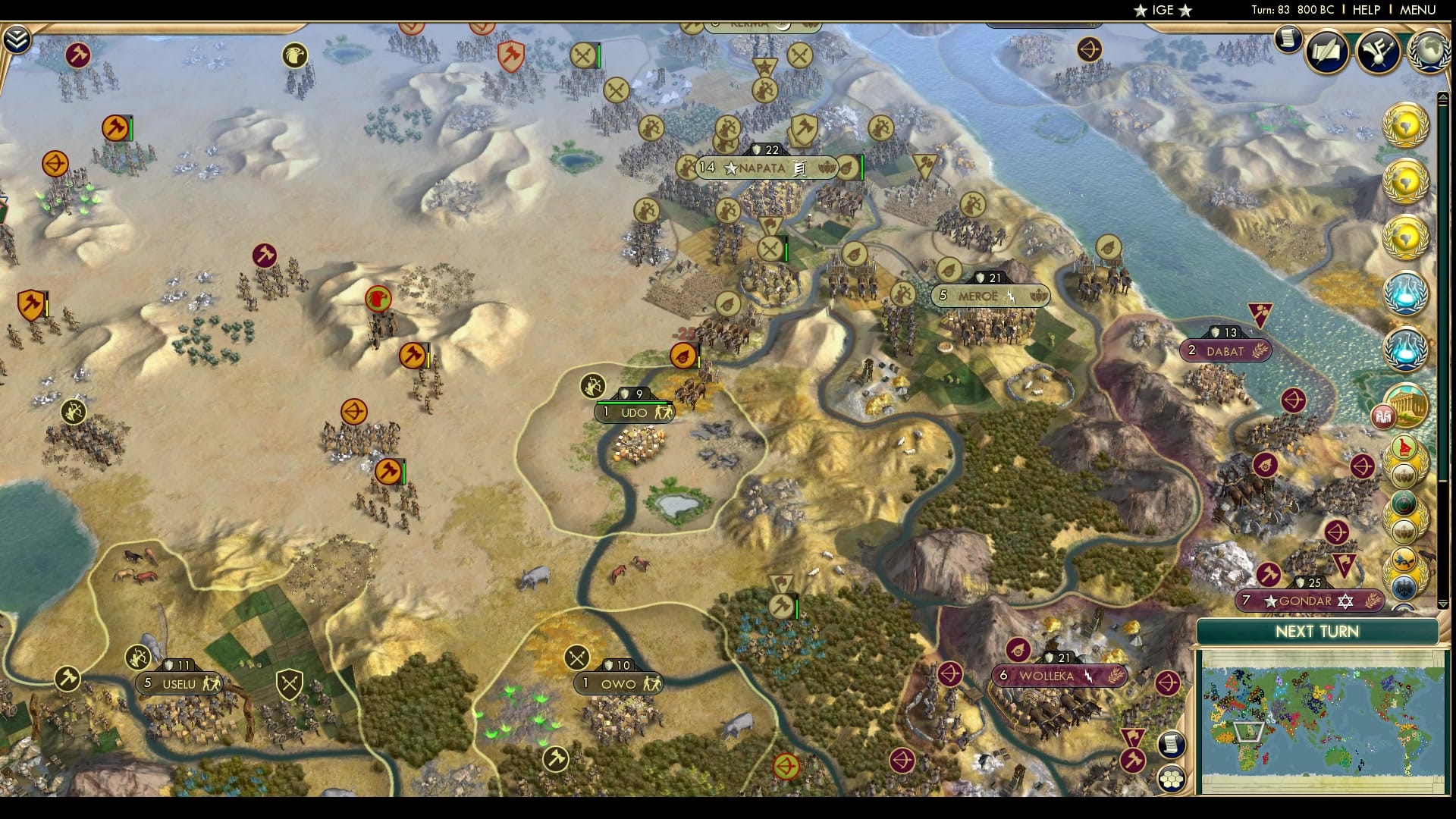Click the up arrow atop the notification scrollbar
The image size is (1456, 819).
point(1442,97)
